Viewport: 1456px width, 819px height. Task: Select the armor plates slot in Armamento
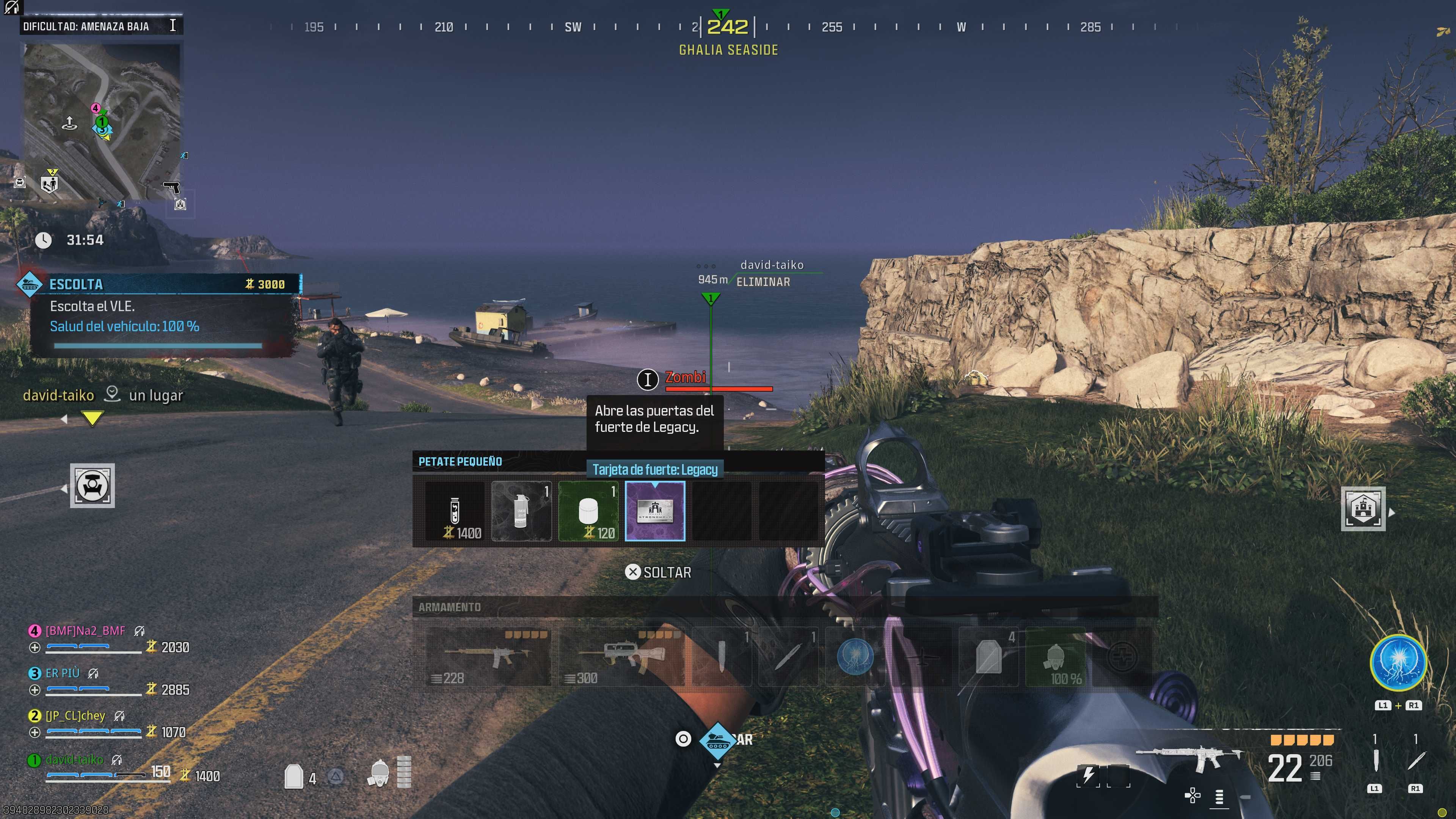pyautogui.click(x=988, y=656)
